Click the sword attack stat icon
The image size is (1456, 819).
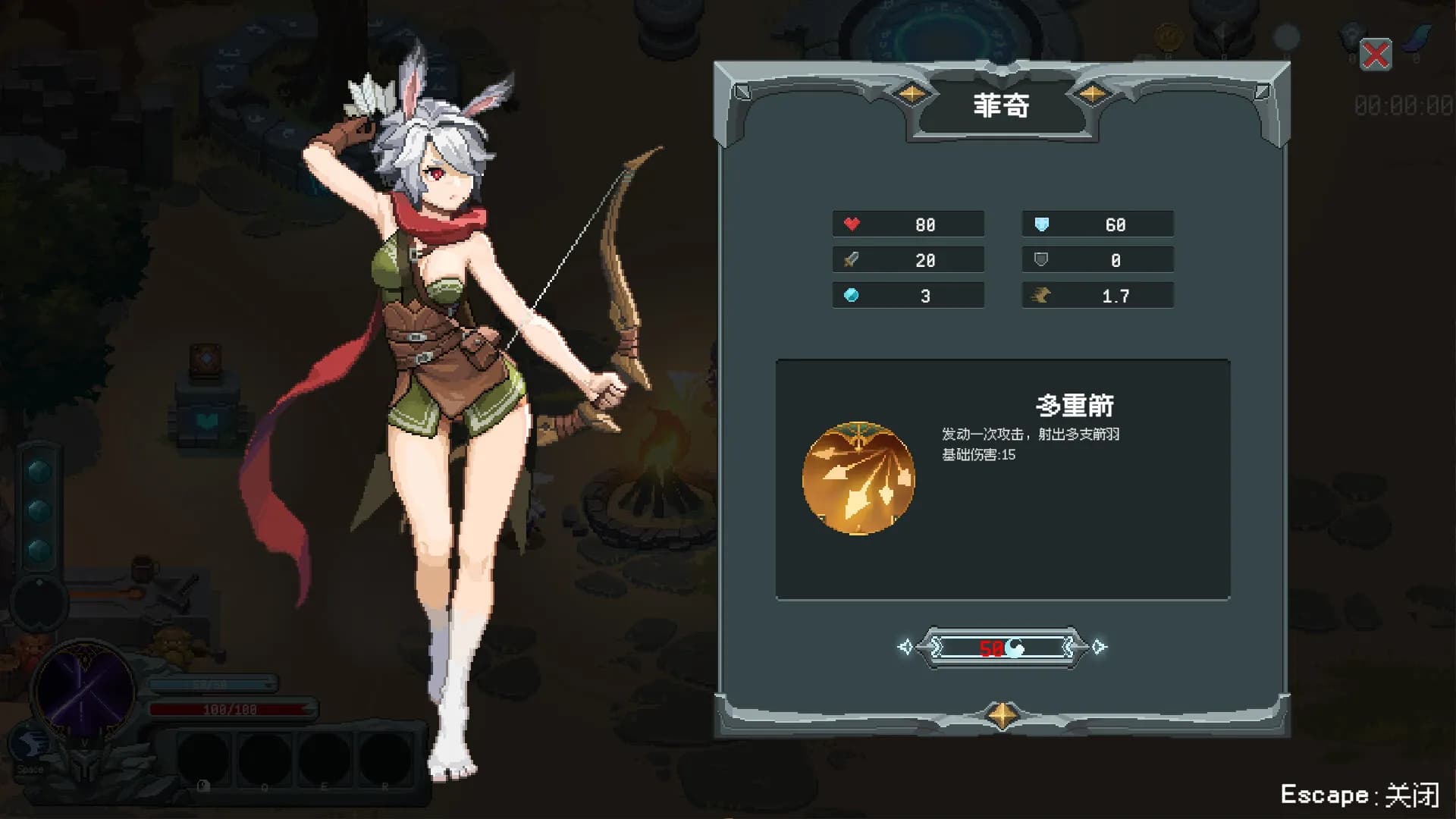pyautogui.click(x=852, y=259)
